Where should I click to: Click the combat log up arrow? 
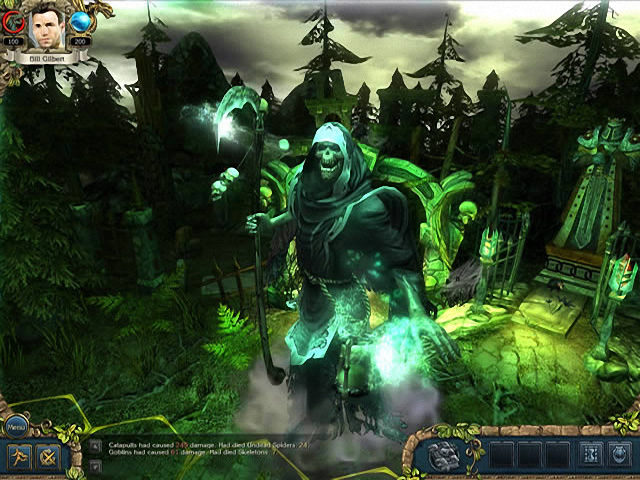(95, 446)
